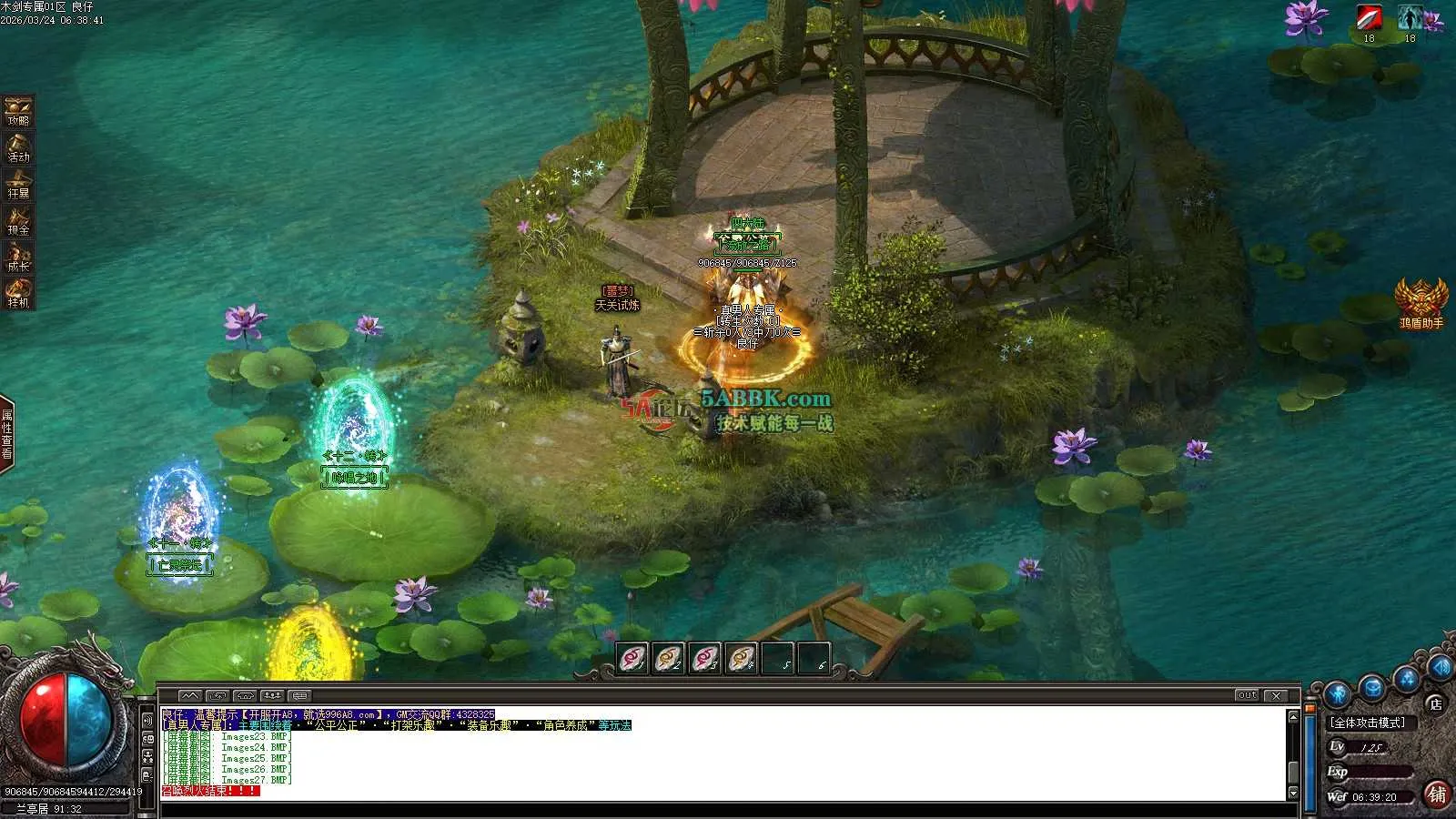Open the 活动 events menu
1456x819 pixels.
pos(18,147)
